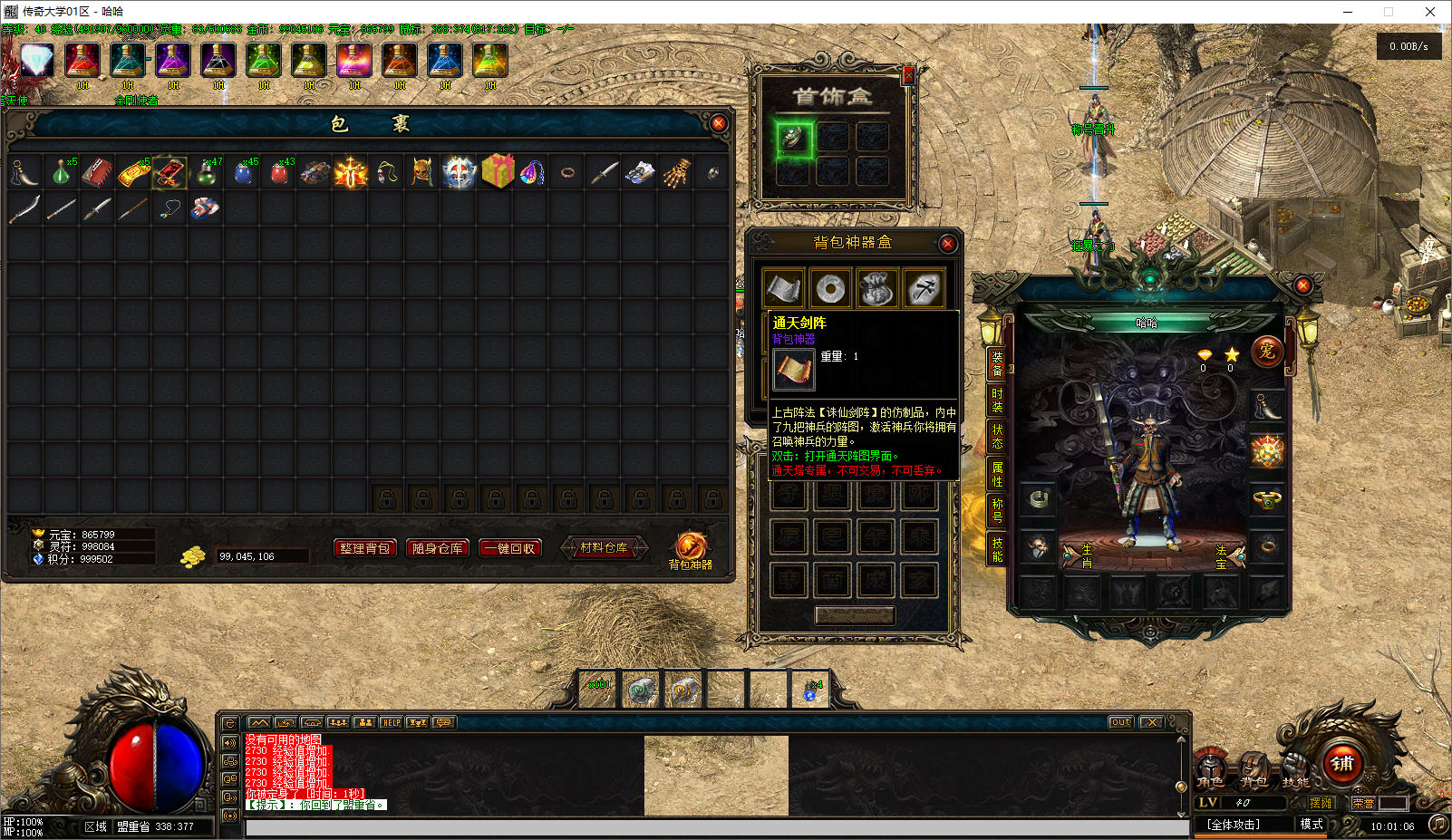This screenshot has width=1452, height=840.
Task: Click the 整理背包 sort bag button
Action: pyautogui.click(x=364, y=548)
